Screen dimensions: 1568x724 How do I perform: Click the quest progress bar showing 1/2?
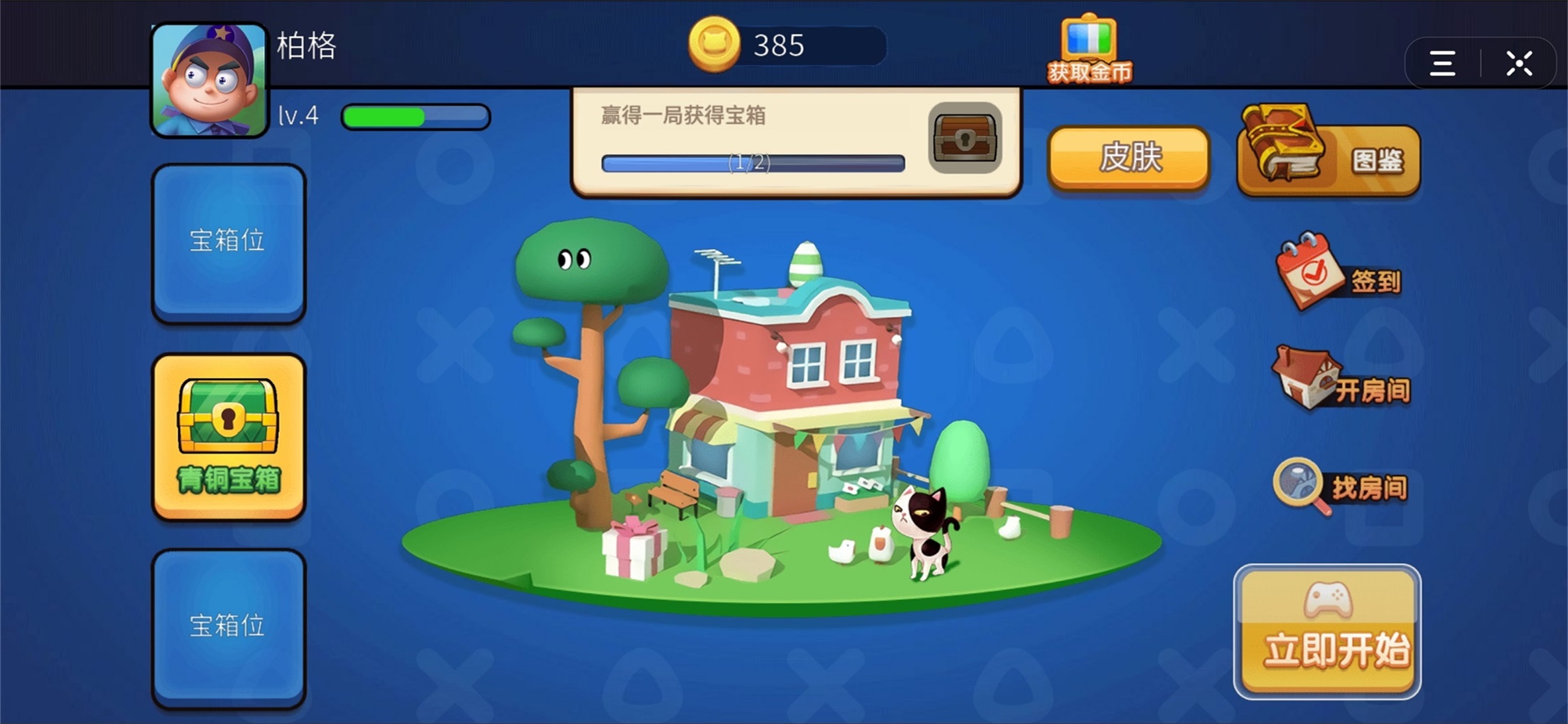752,163
